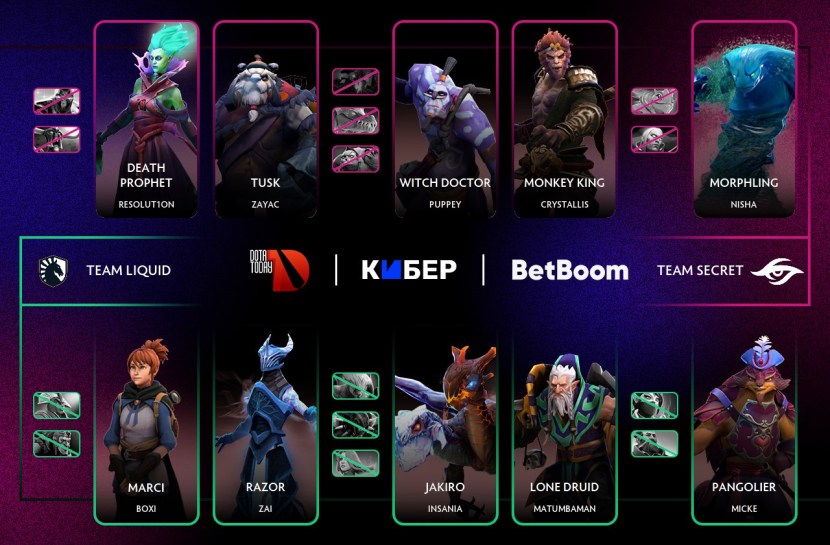
Task: Open the Witch Doctor hero card
Action: click(x=445, y=120)
